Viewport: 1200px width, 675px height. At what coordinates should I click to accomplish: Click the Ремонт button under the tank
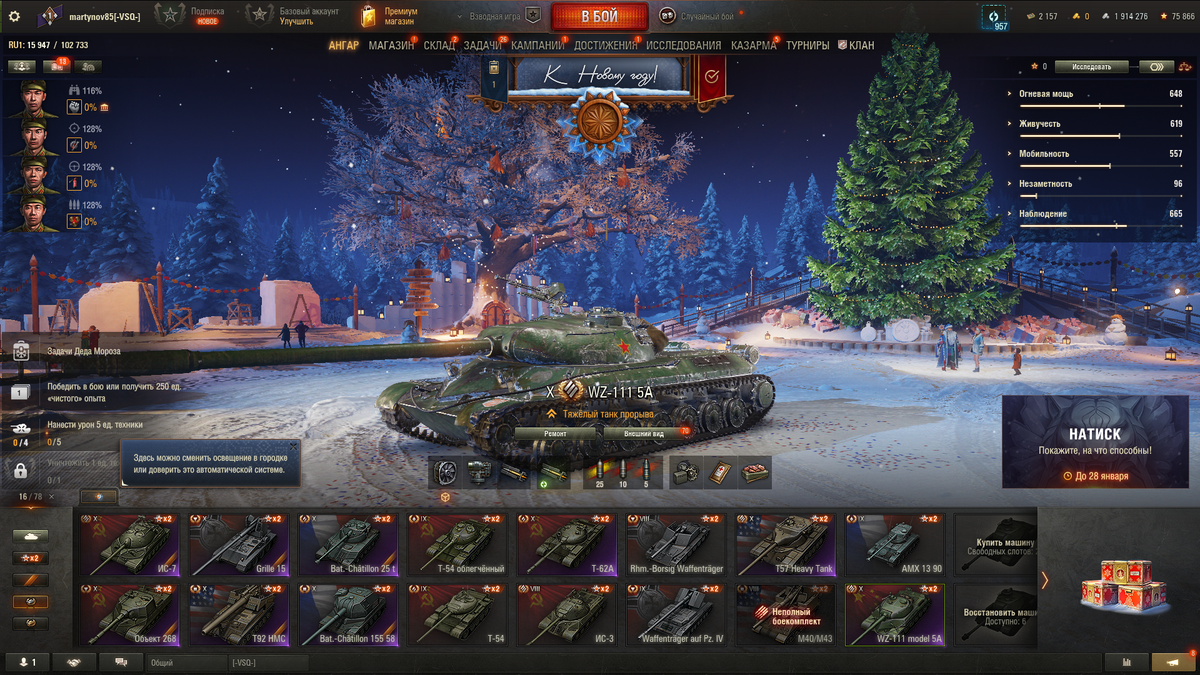point(556,434)
